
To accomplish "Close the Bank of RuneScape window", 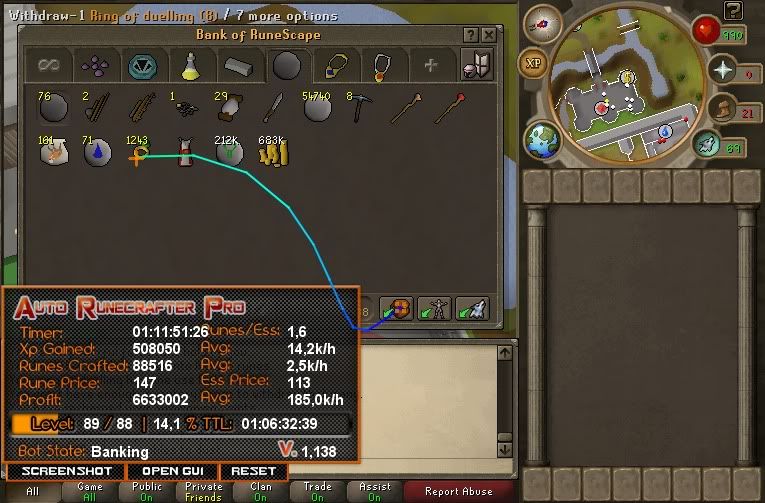I will click(488, 35).
